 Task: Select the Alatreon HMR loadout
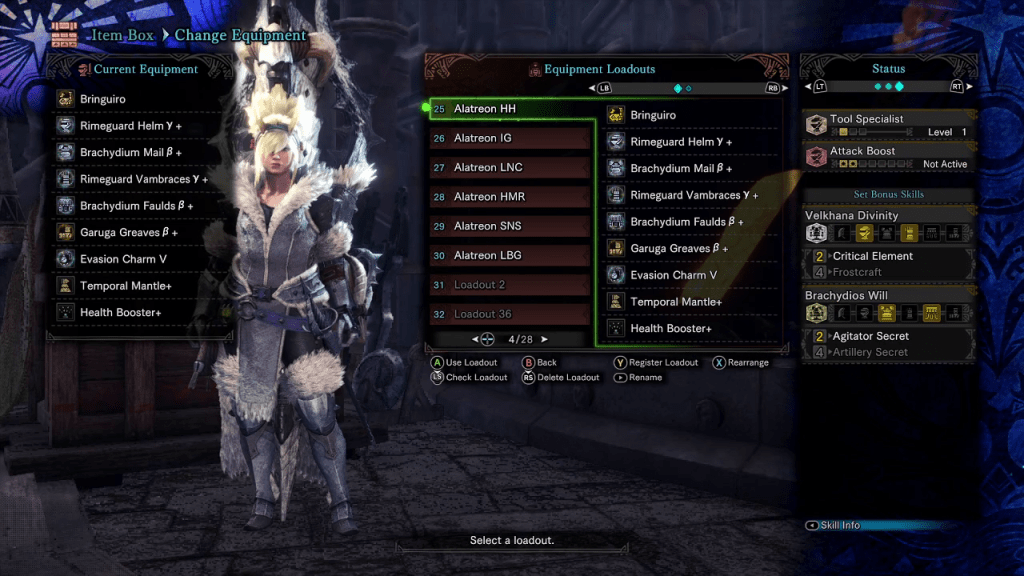(510, 197)
